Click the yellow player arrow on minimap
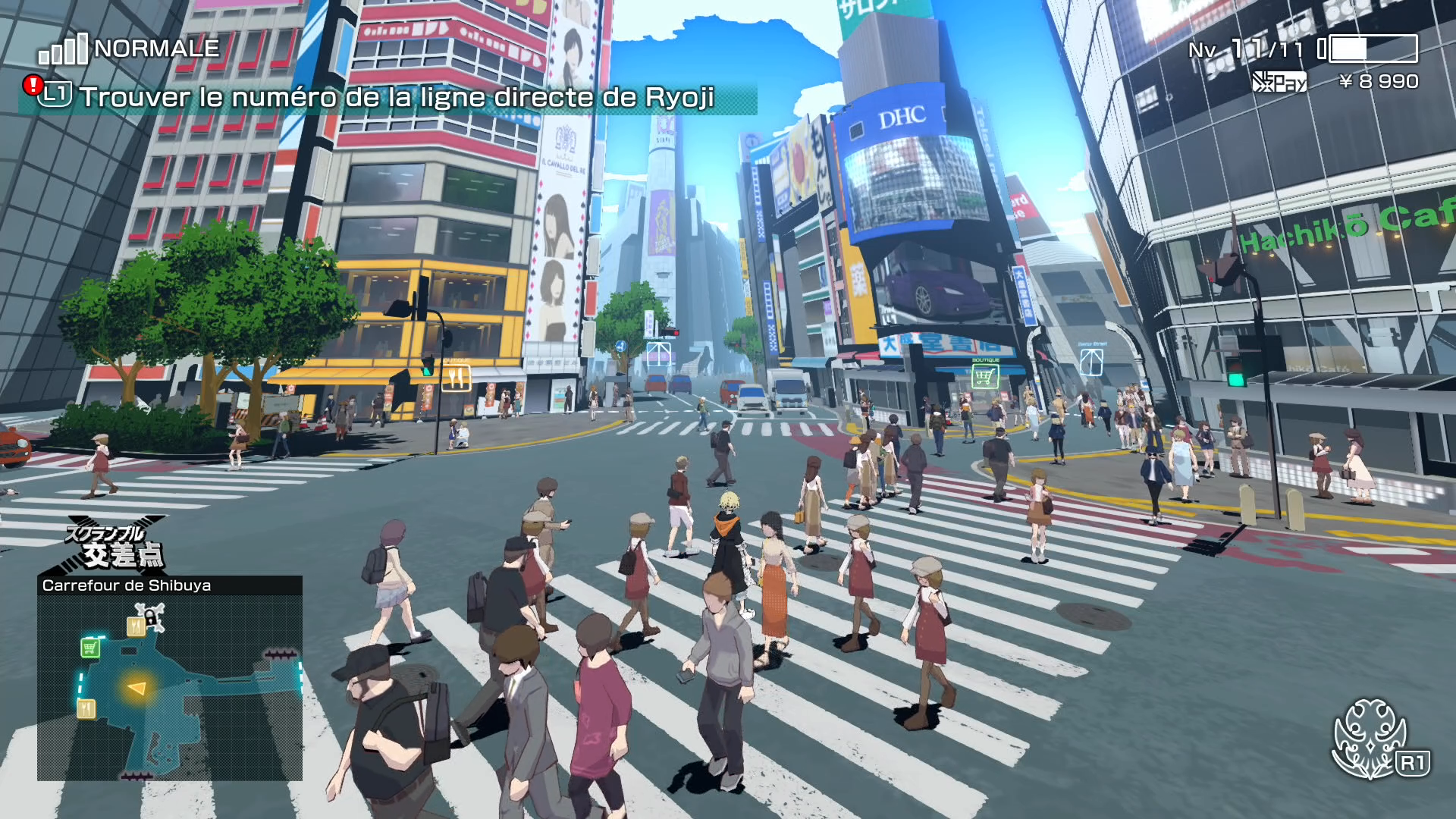 tap(137, 689)
